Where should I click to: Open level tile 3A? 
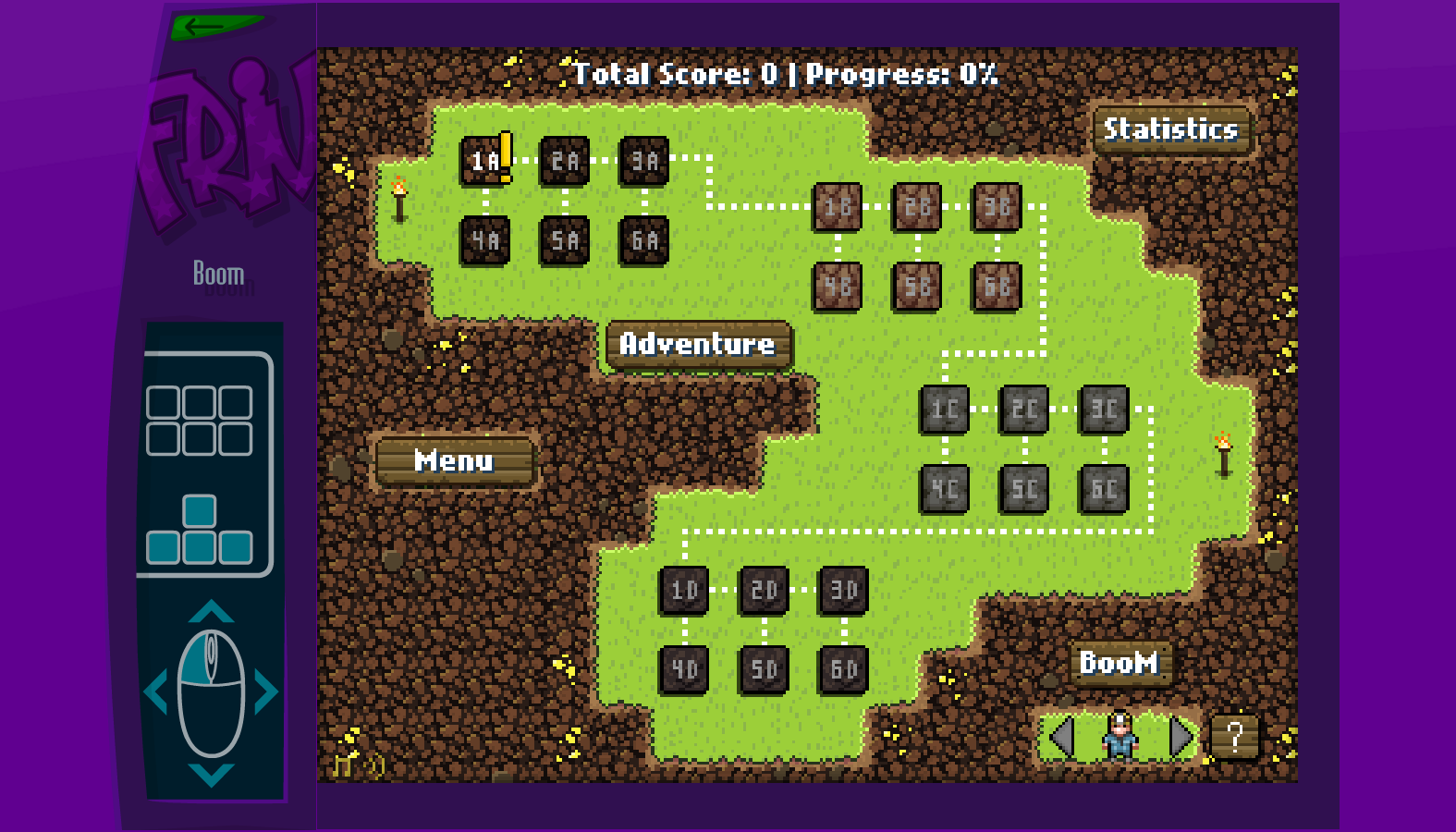pos(643,162)
